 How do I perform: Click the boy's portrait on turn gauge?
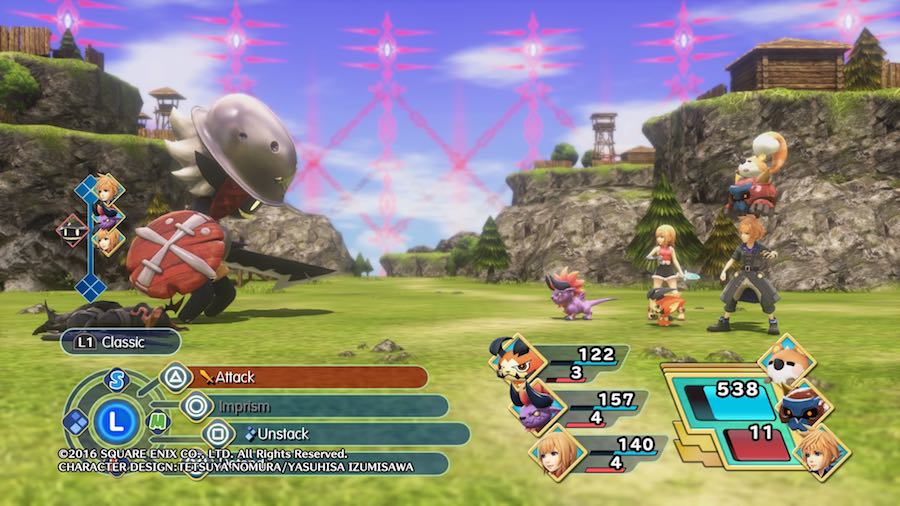pos(107,187)
